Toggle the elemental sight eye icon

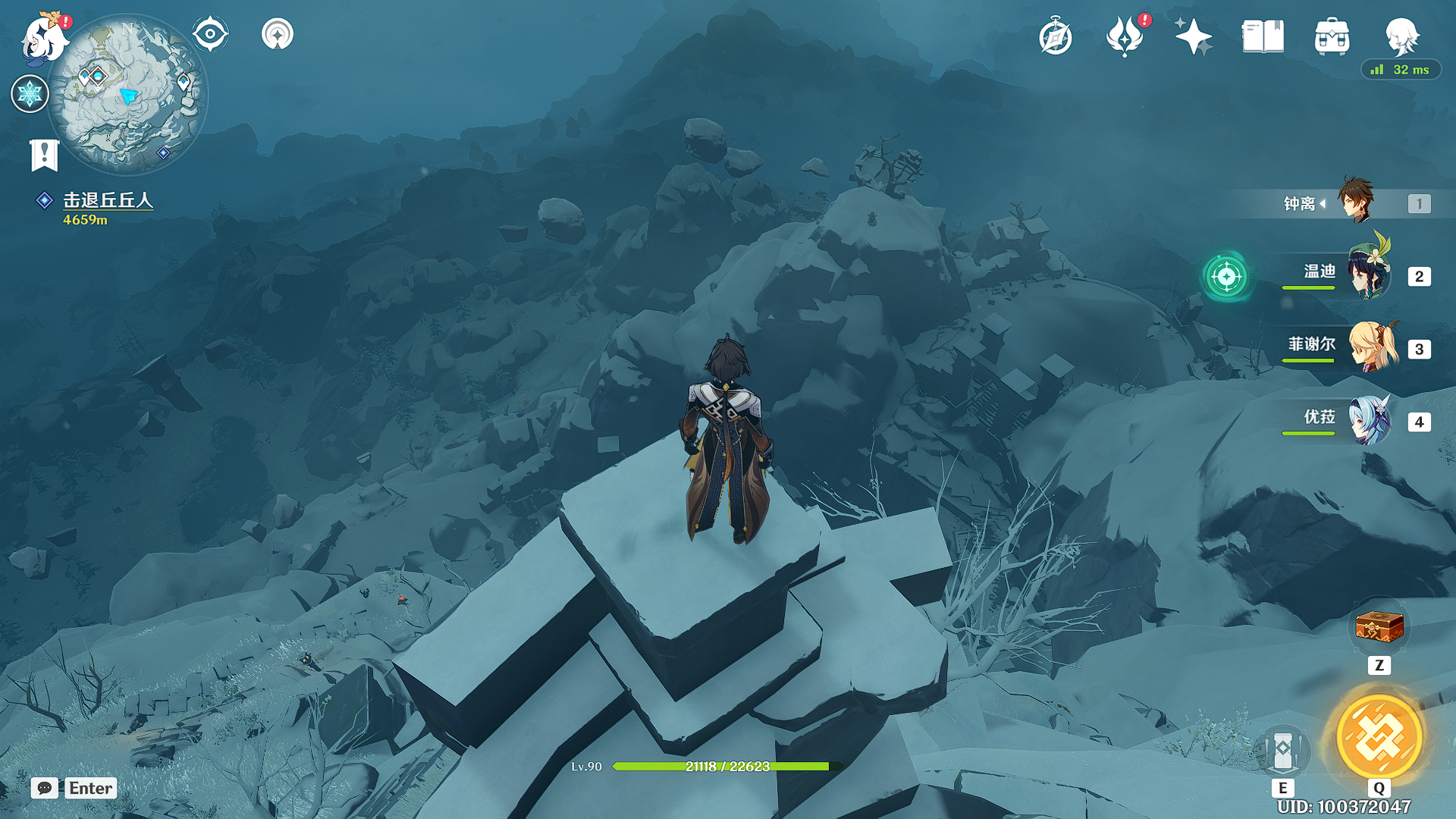coord(210,34)
